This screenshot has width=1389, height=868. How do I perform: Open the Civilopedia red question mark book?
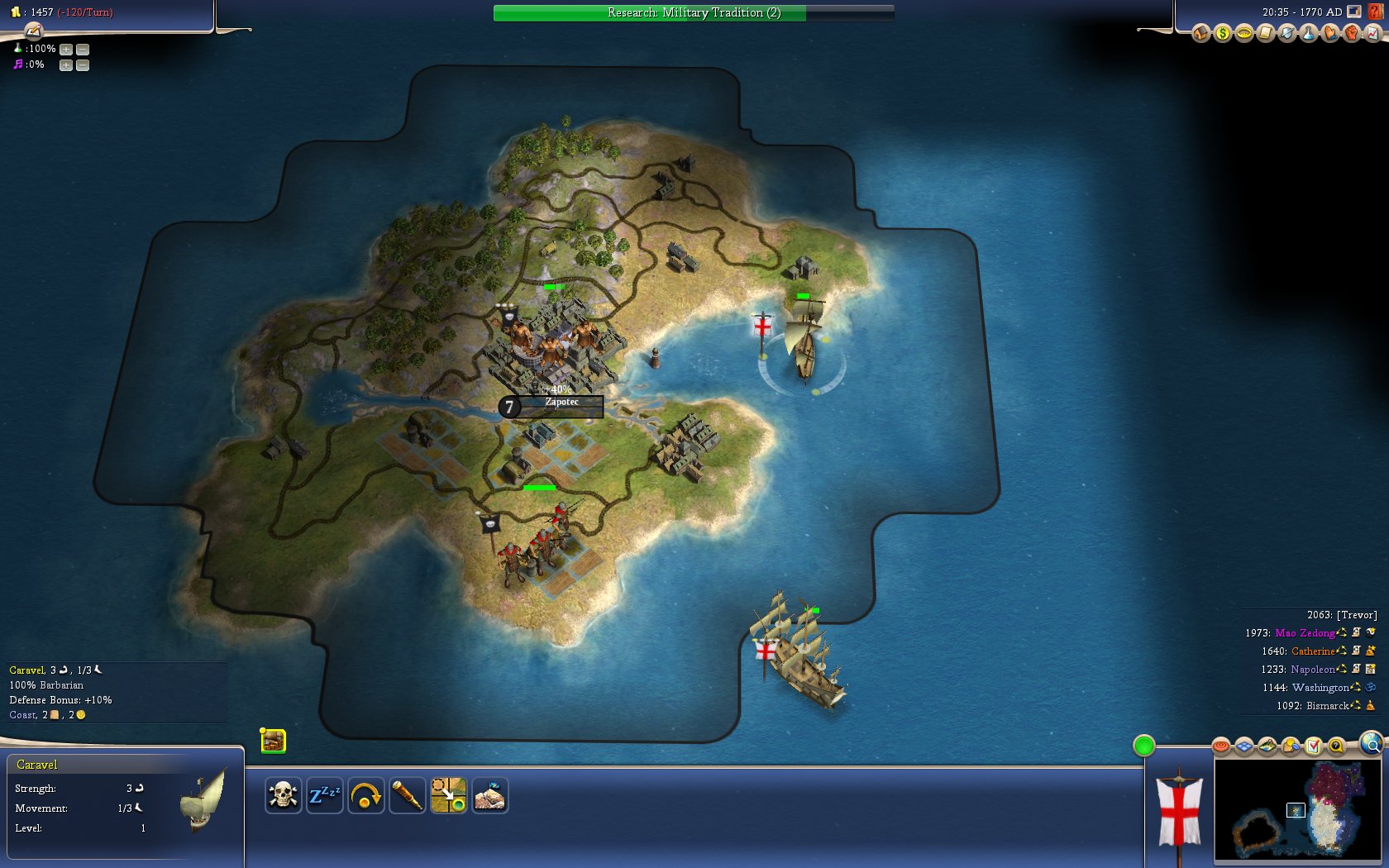tap(1376, 12)
